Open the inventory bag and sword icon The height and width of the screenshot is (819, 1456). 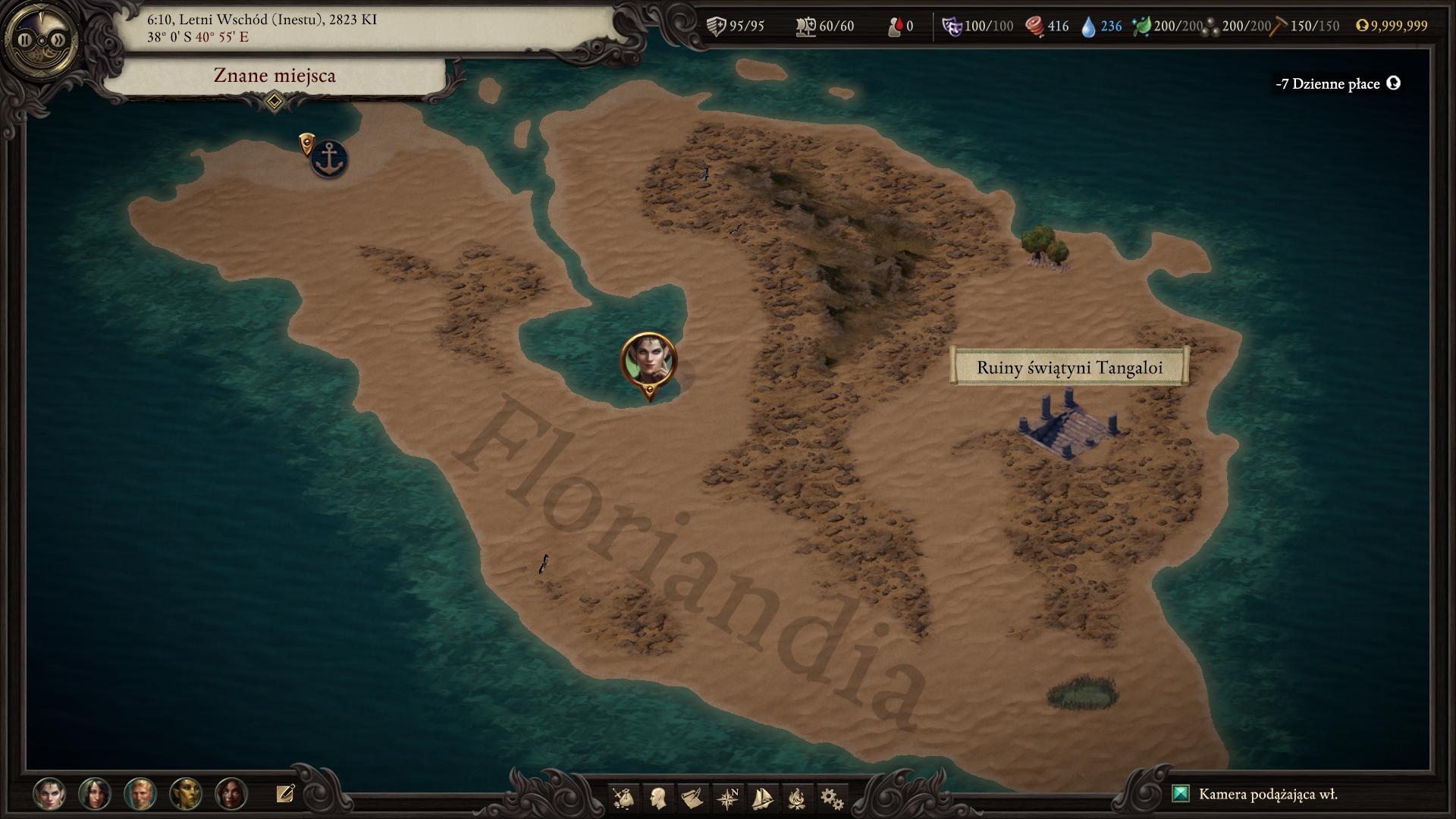624,798
